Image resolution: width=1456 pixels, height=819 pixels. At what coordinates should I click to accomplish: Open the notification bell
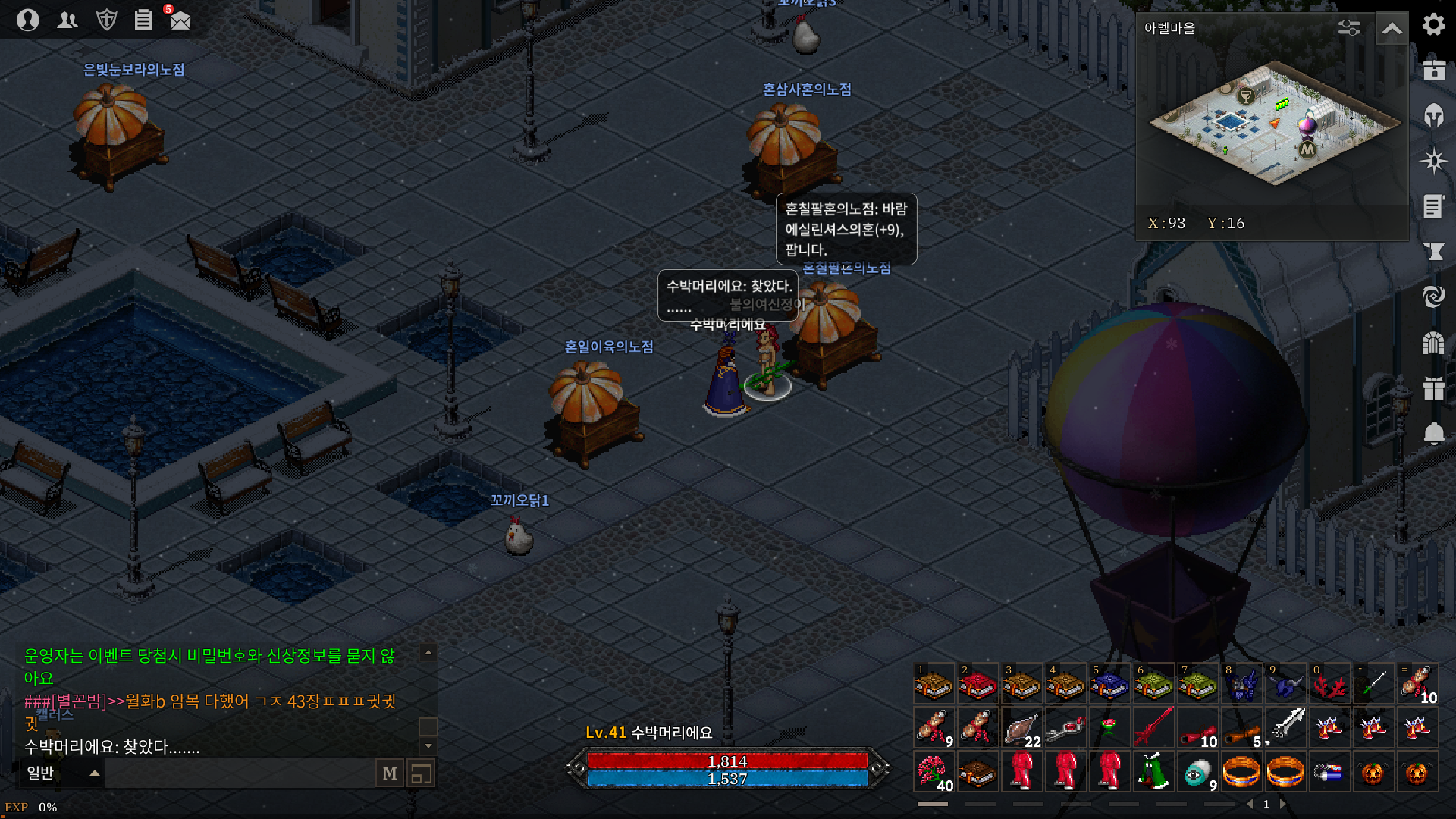click(x=1433, y=433)
